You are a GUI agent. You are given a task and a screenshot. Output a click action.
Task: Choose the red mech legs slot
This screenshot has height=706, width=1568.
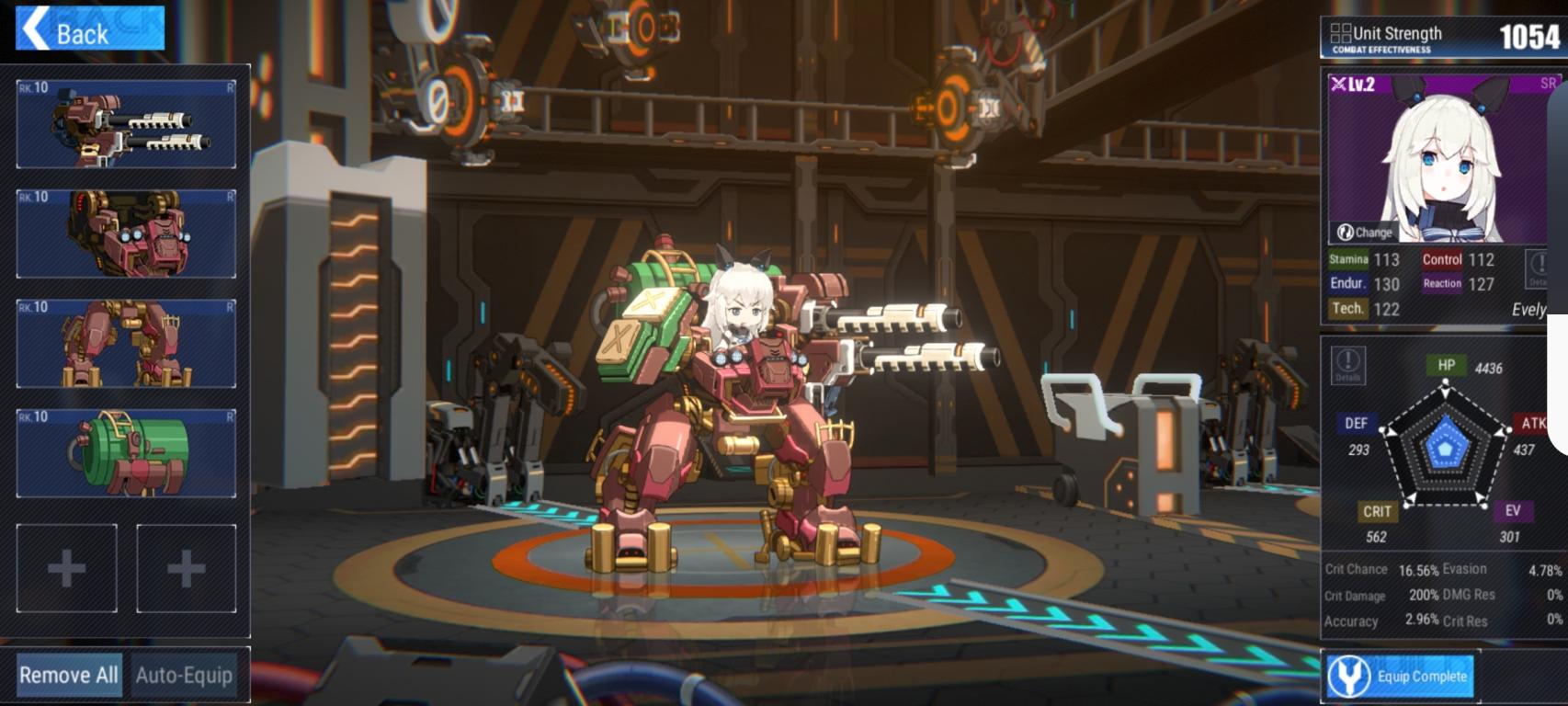126,343
